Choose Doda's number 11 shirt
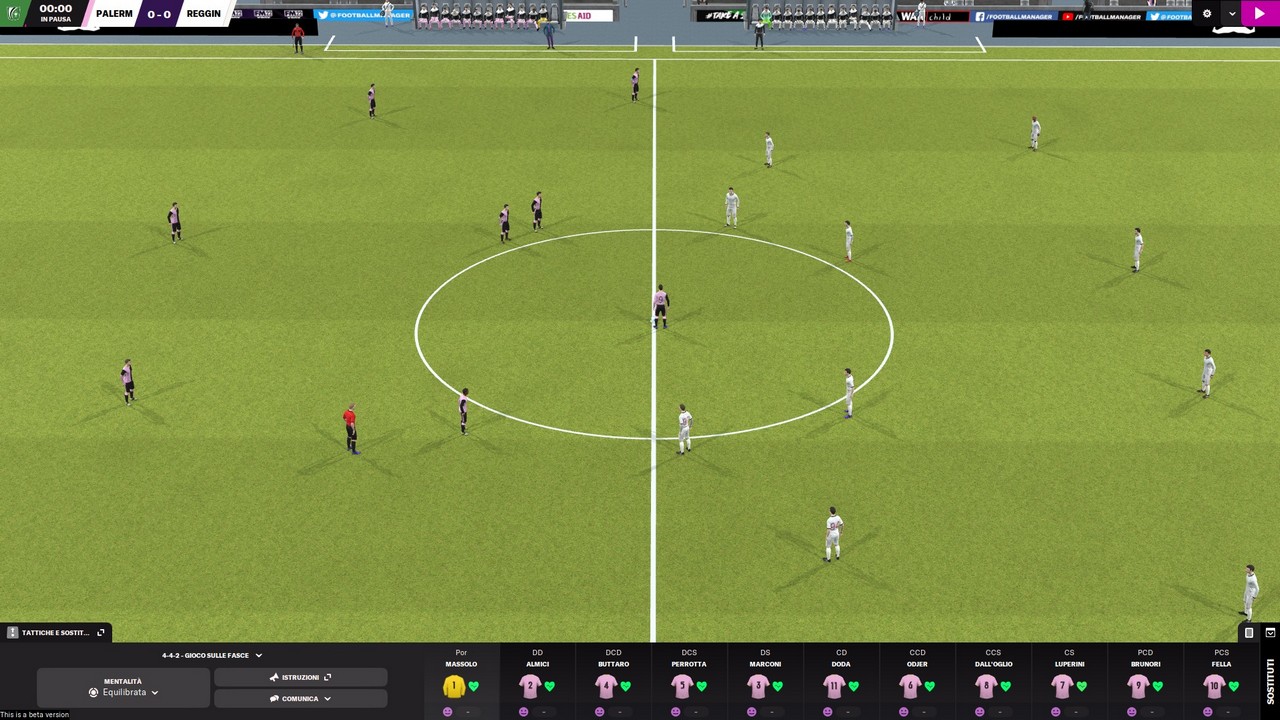Screen dimensions: 1280x720 coord(834,686)
